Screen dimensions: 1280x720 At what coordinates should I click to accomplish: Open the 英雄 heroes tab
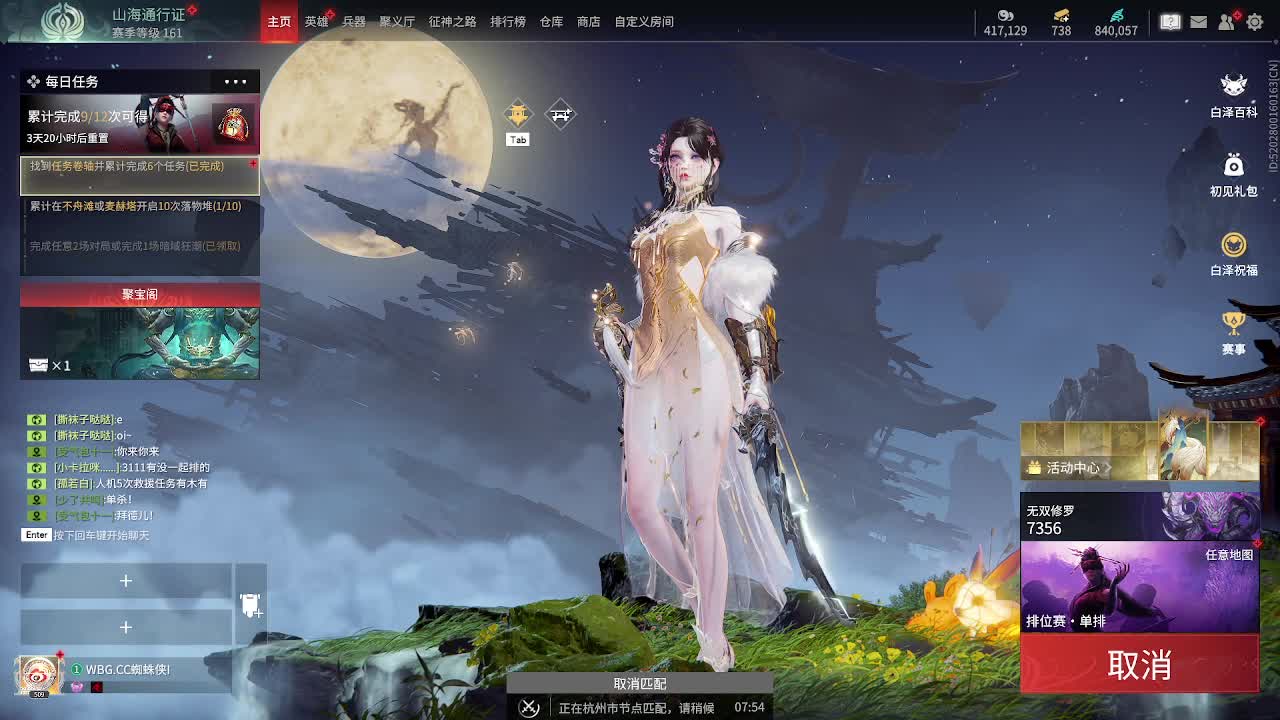[x=316, y=21]
